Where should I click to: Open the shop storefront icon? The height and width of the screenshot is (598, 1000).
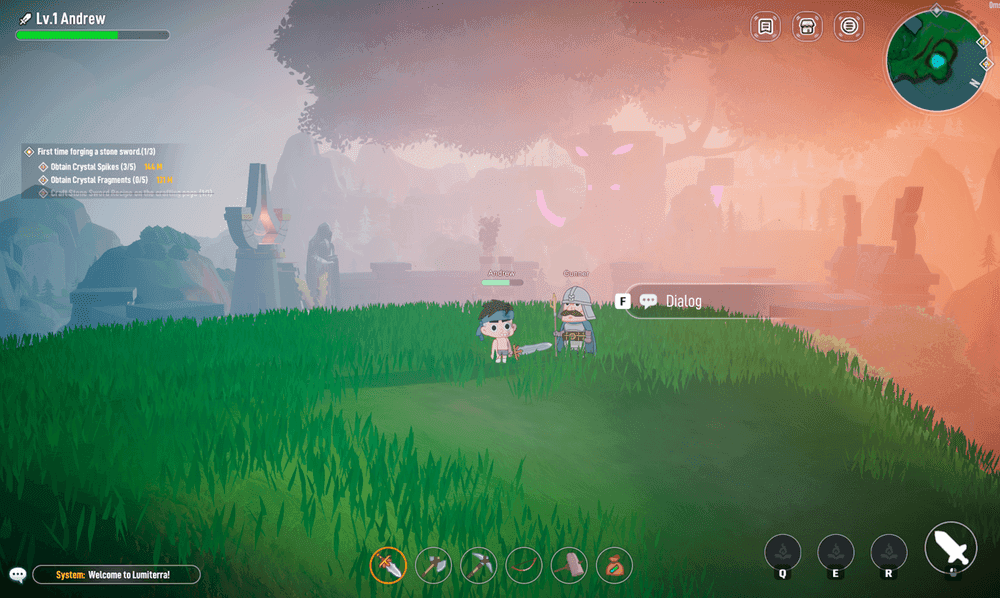807,27
